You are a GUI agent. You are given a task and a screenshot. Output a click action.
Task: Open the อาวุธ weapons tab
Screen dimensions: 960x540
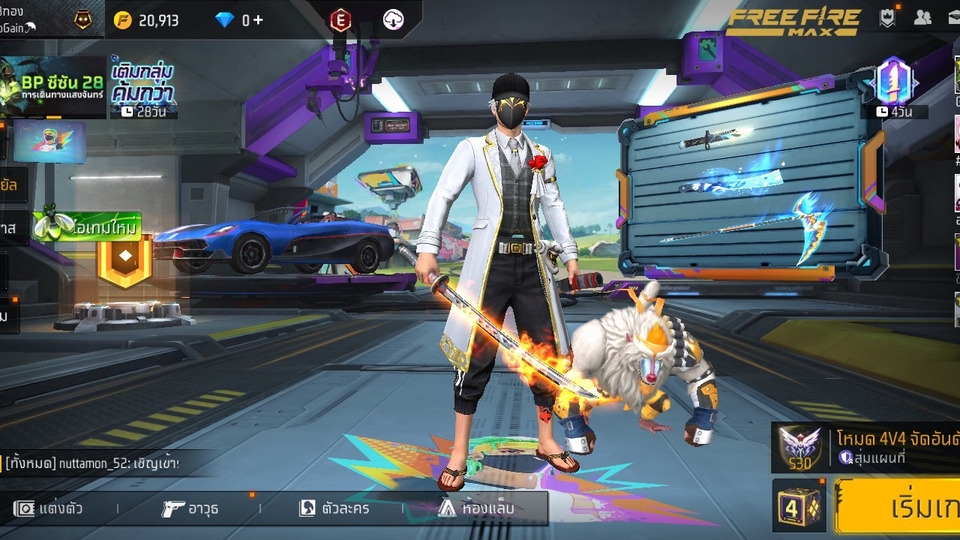click(x=190, y=508)
